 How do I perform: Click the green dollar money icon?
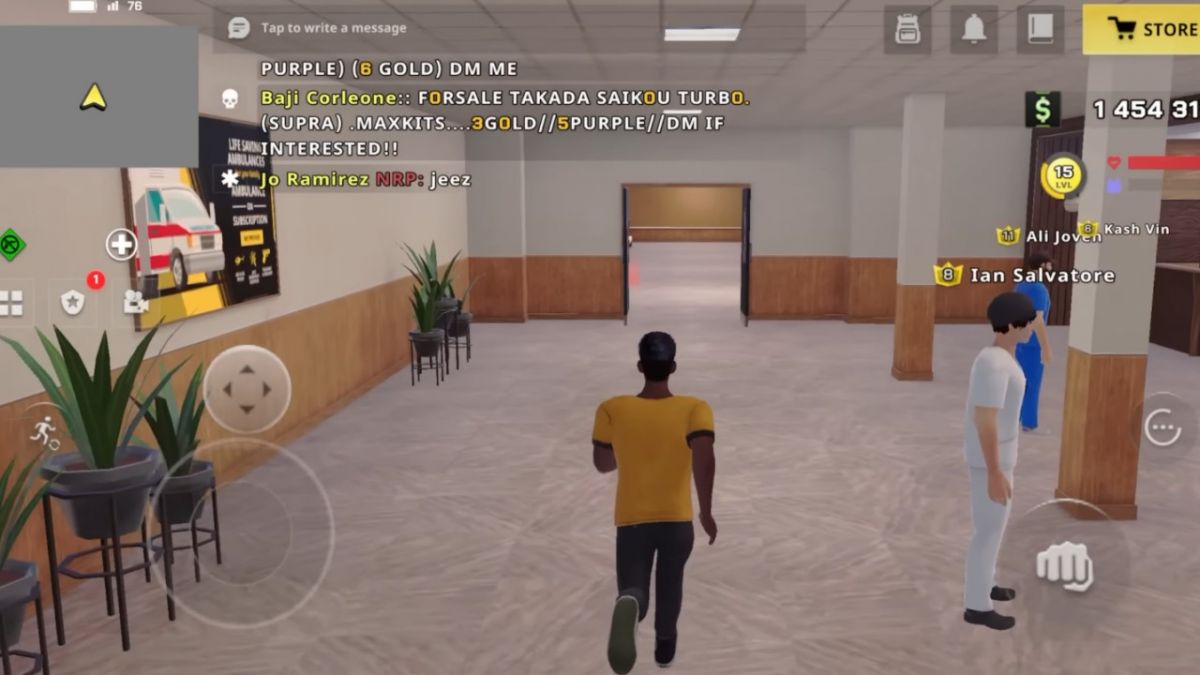tap(1042, 110)
